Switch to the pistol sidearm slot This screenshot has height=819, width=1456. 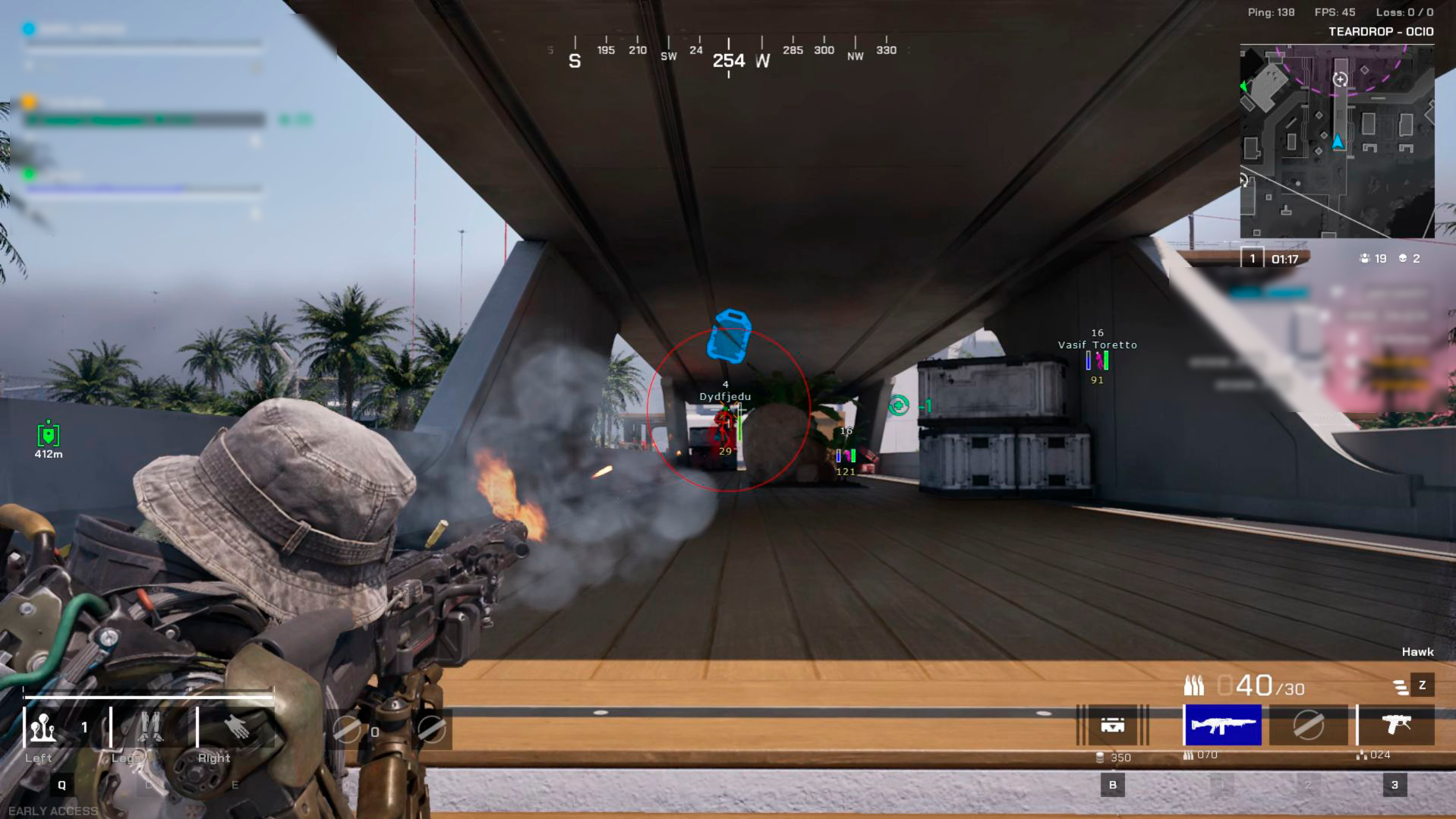click(1396, 725)
